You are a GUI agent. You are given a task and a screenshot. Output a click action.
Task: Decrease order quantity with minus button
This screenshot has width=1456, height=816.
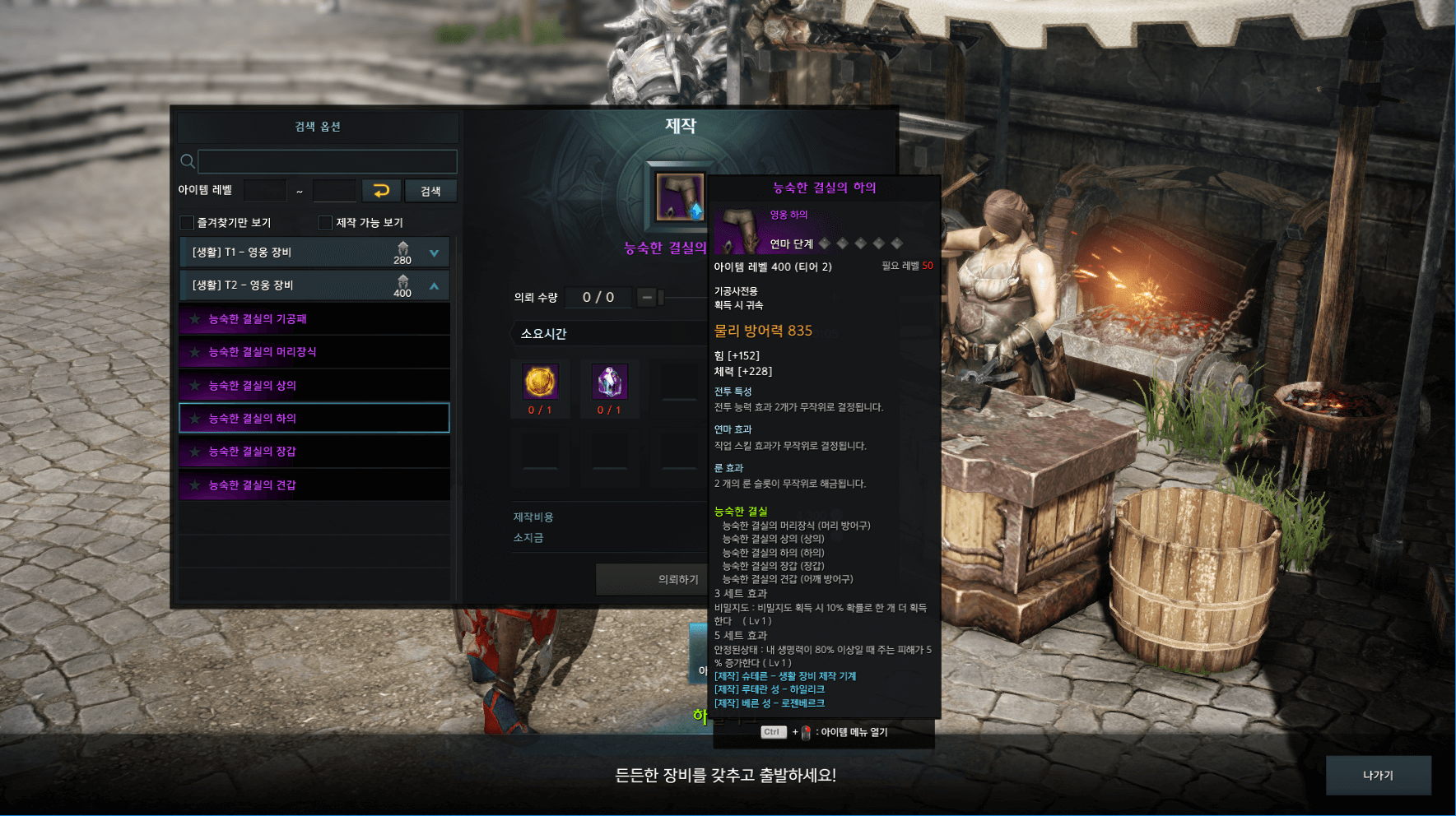point(647,297)
